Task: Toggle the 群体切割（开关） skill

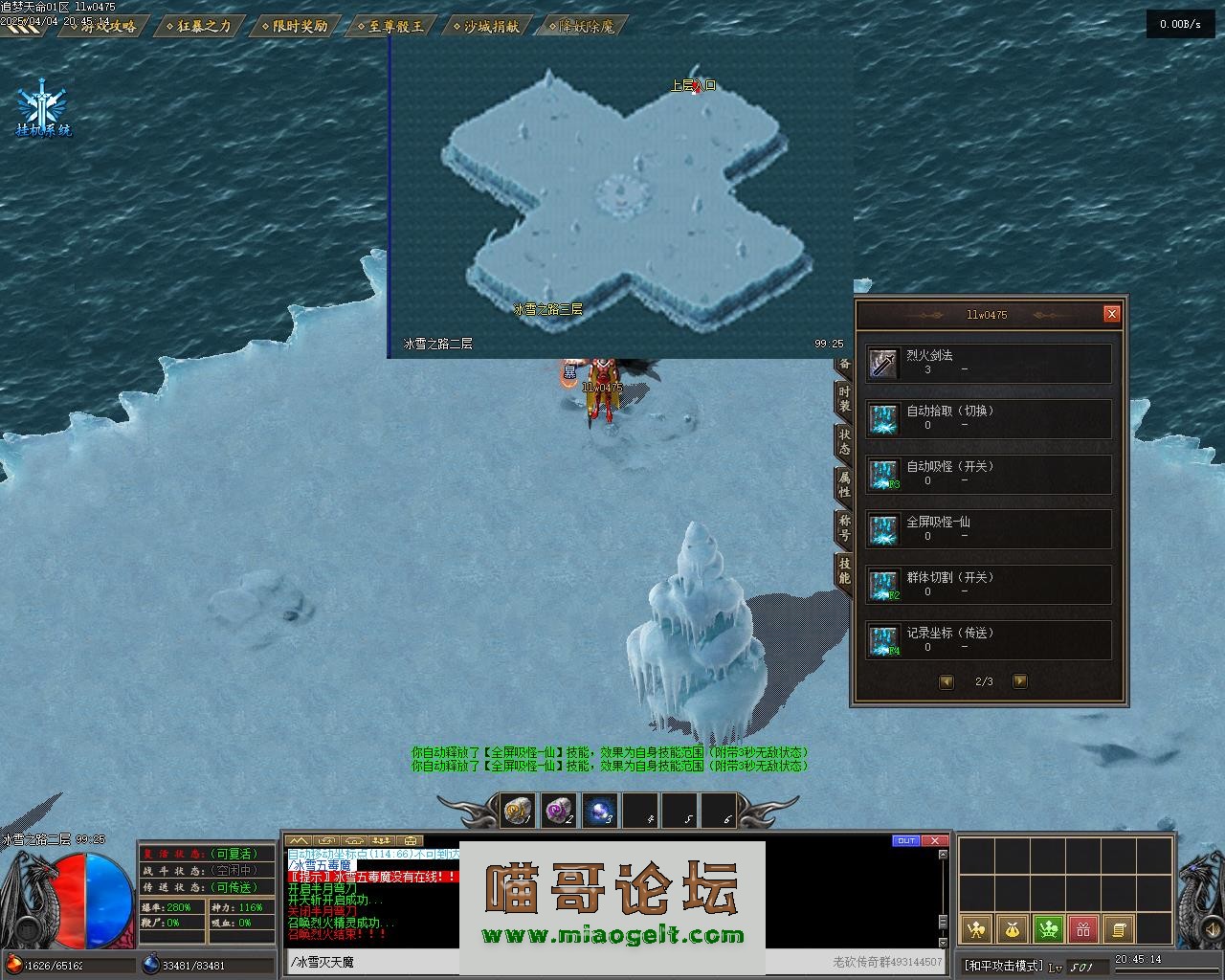Action: click(x=989, y=586)
